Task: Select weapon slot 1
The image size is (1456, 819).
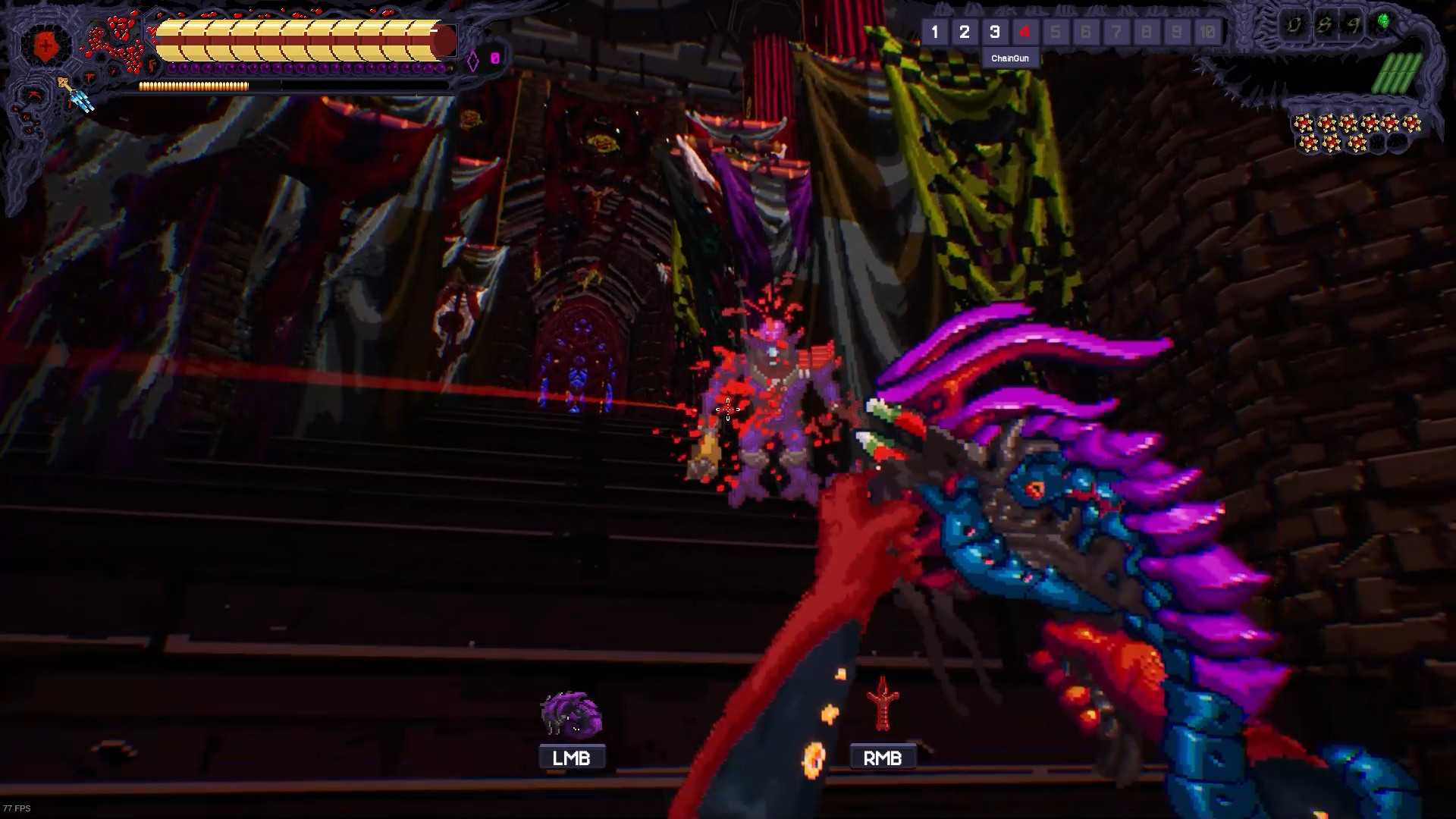Action: [x=935, y=32]
